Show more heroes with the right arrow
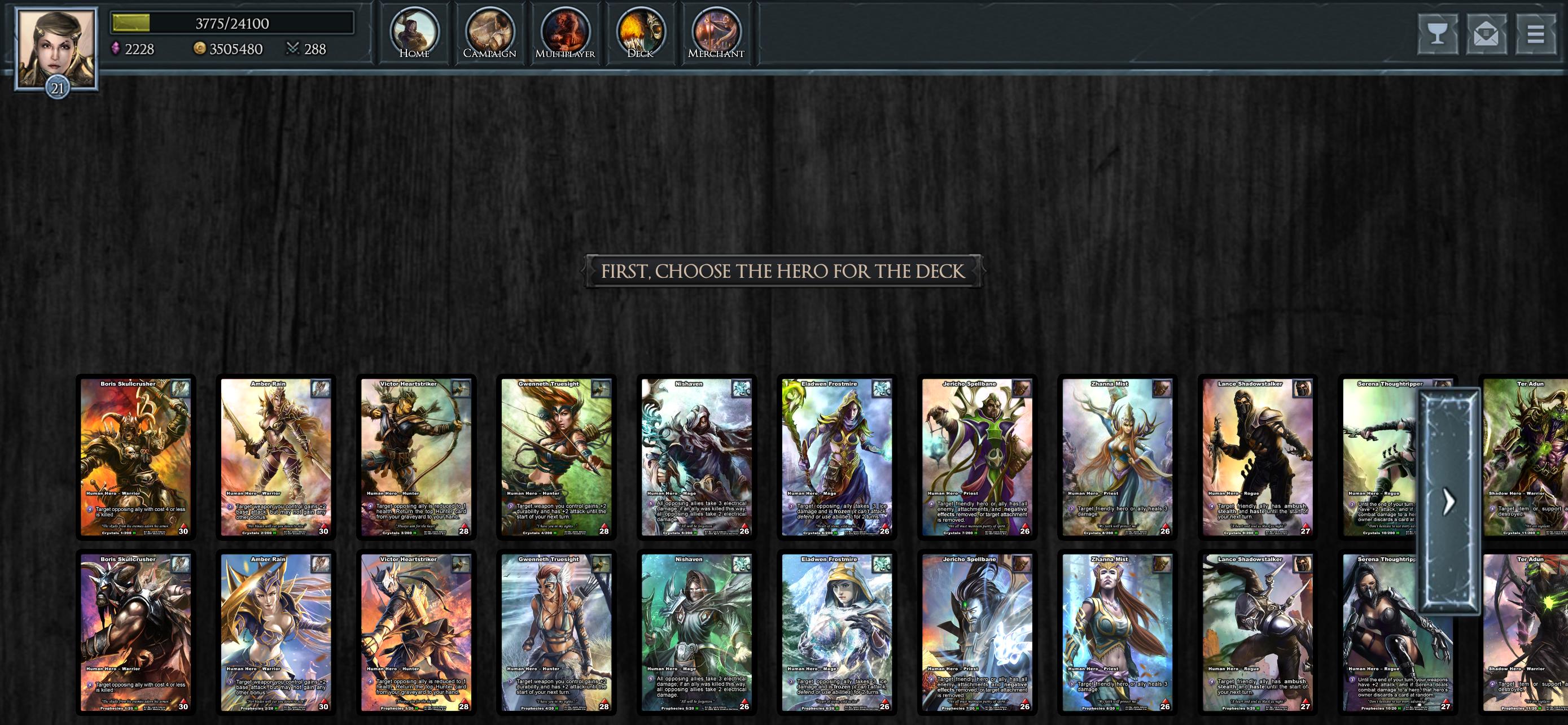1568x725 pixels. [x=1449, y=501]
